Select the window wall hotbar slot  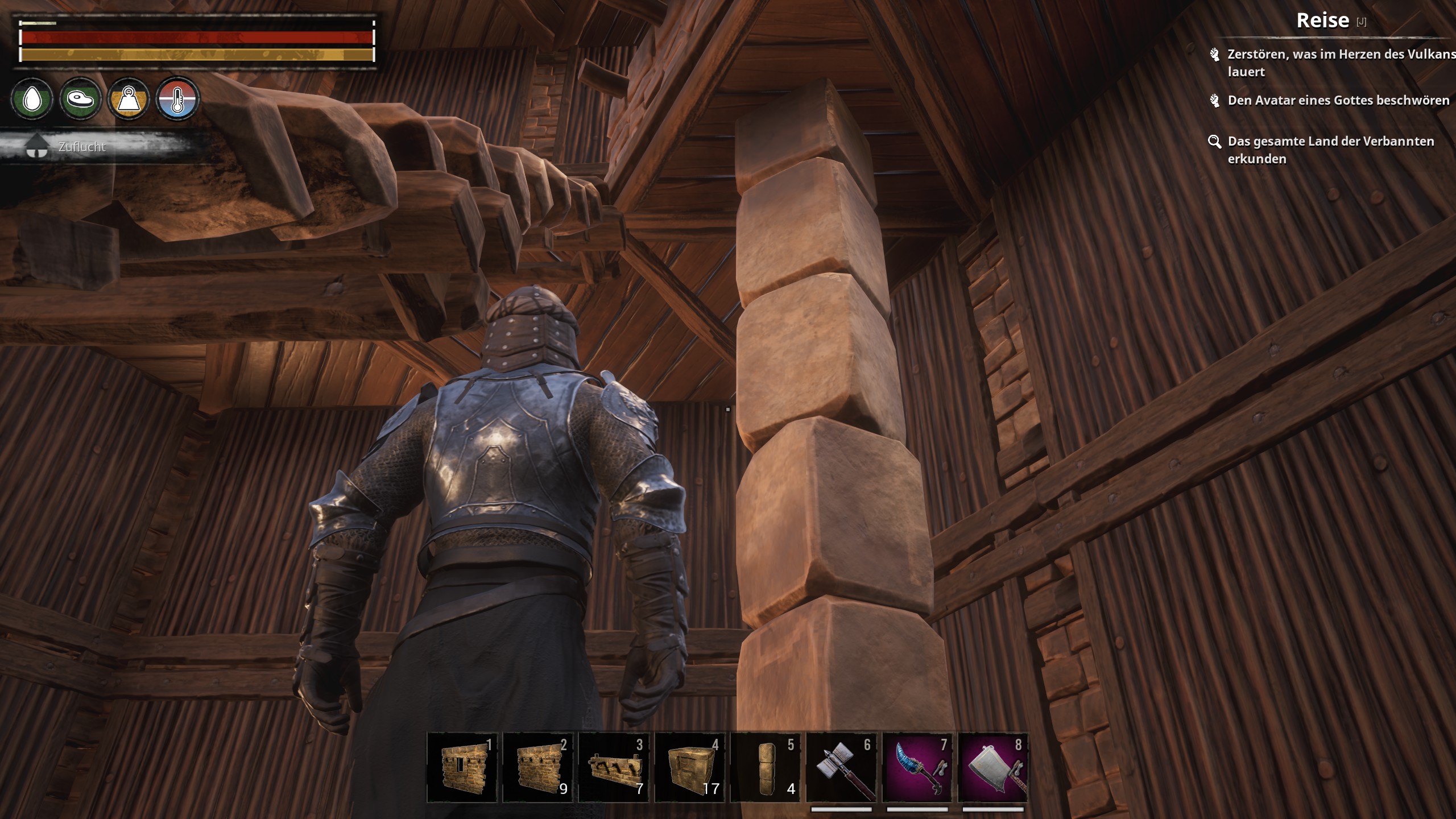[x=462, y=768]
